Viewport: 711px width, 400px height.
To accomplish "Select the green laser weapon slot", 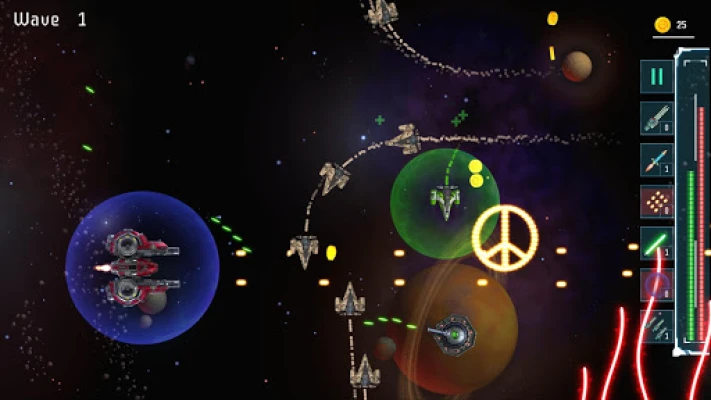I will pos(656,244).
